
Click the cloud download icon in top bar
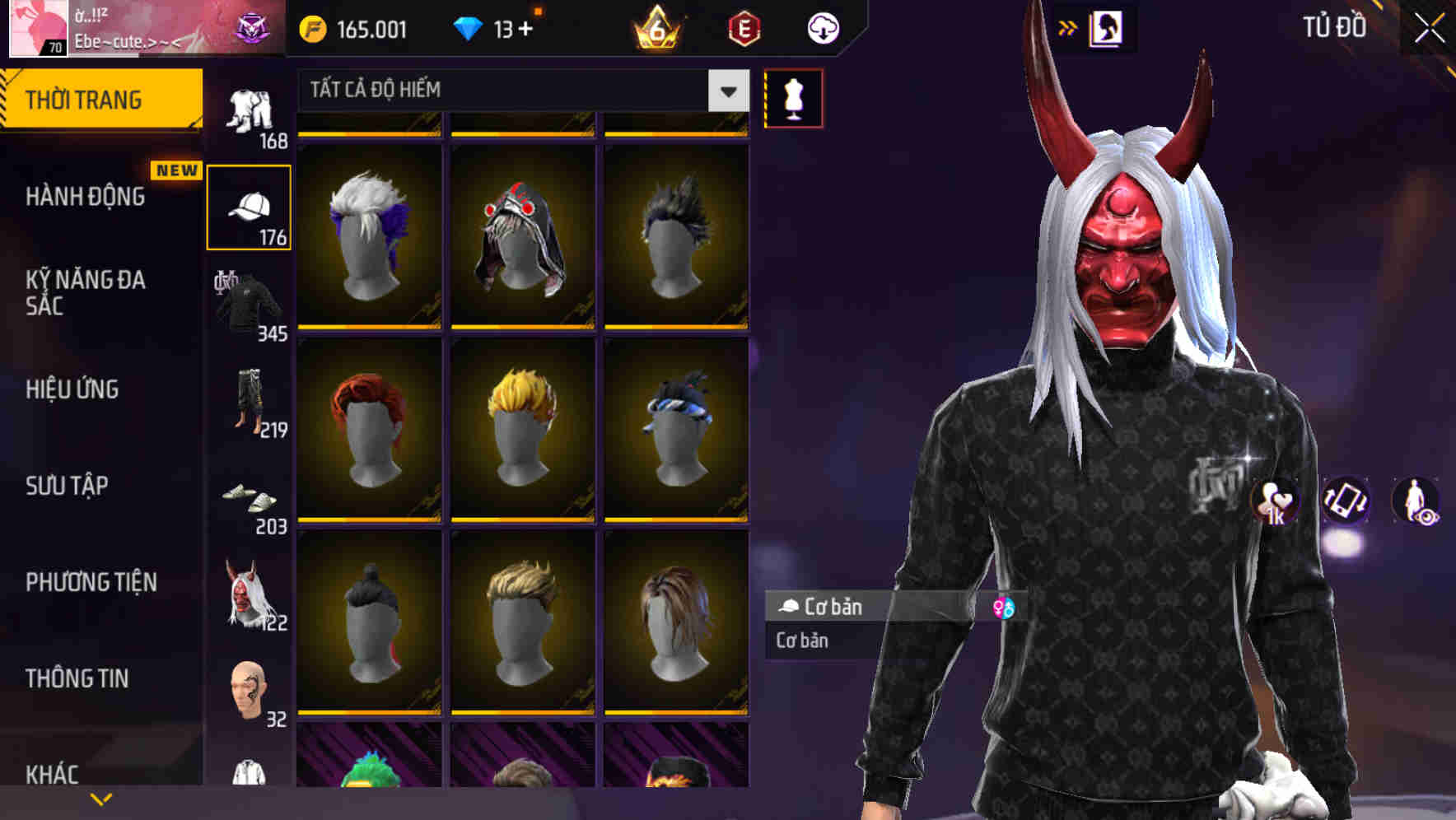pyautogui.click(x=823, y=27)
